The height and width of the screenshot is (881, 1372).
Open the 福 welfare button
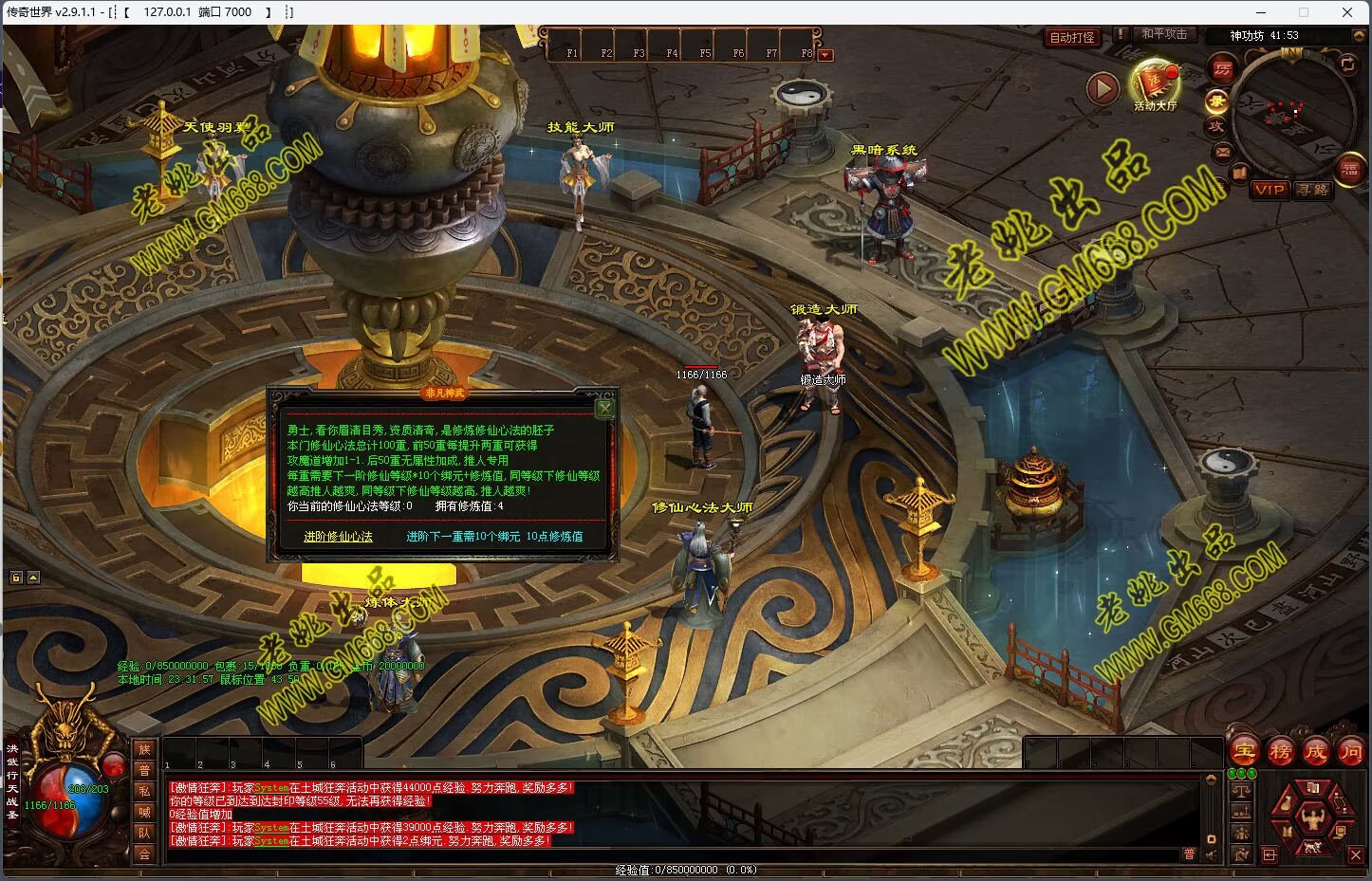point(1349,171)
